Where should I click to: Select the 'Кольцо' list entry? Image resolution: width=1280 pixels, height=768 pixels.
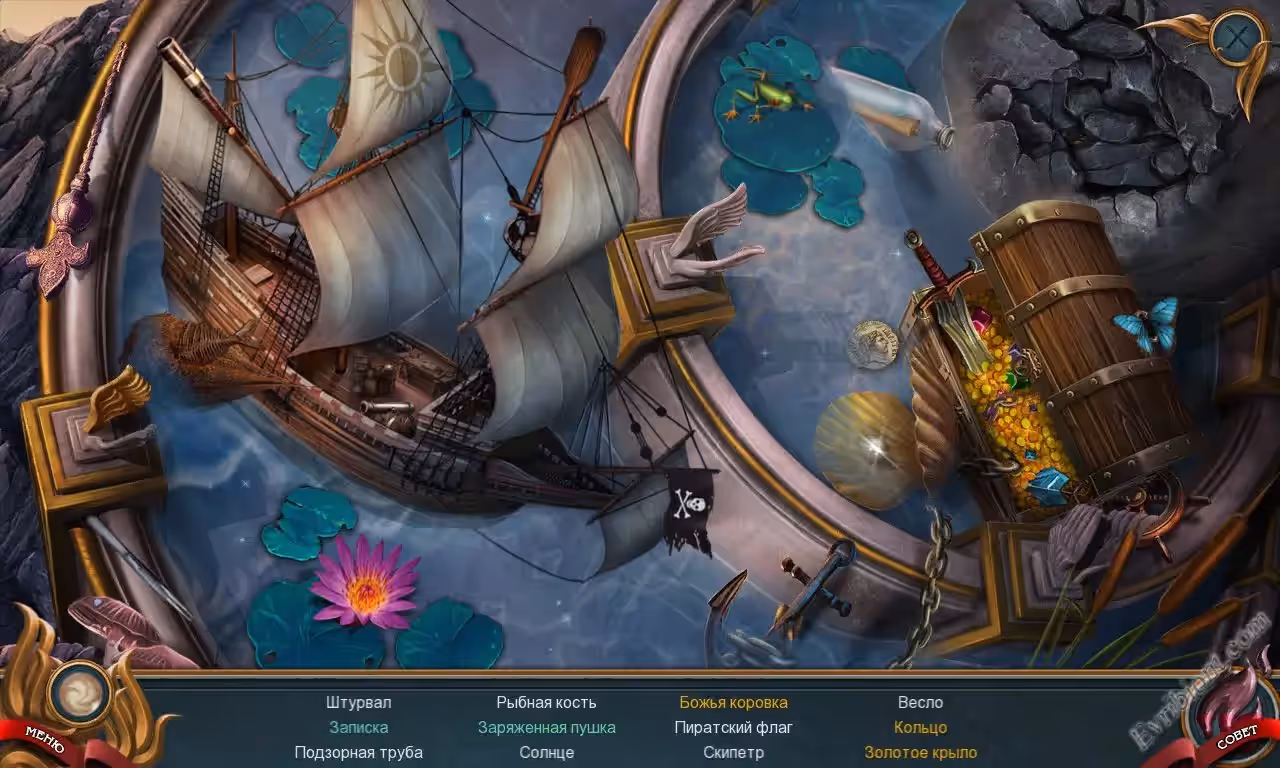(920, 727)
